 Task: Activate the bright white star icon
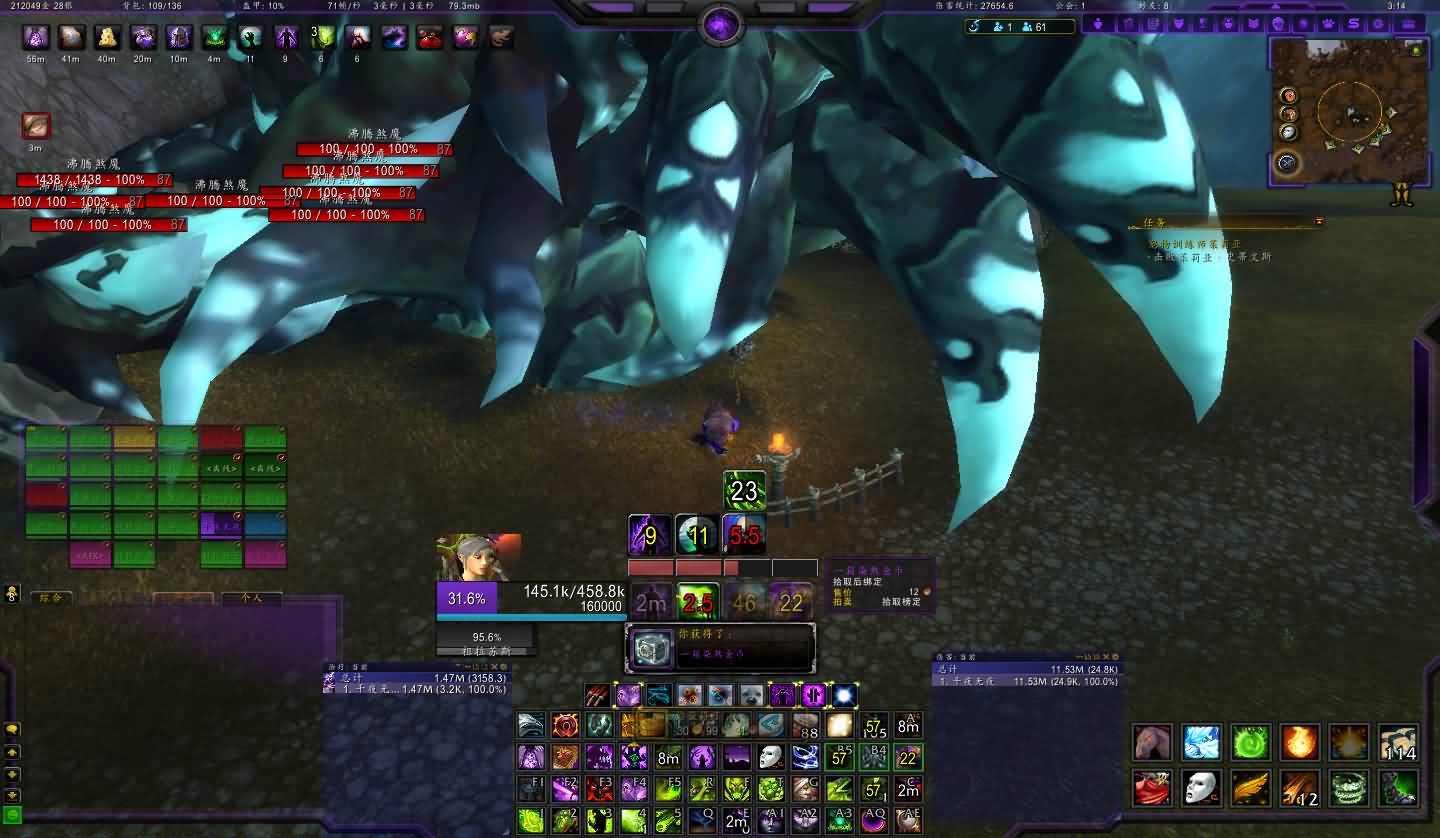pyautogui.click(x=844, y=695)
